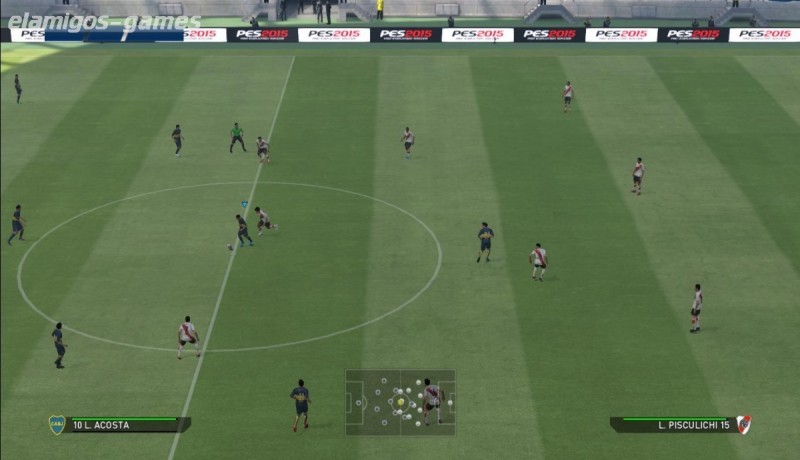800x460 pixels.
Task: Click the Boca Juniors team crest
Action: [x=57, y=425]
